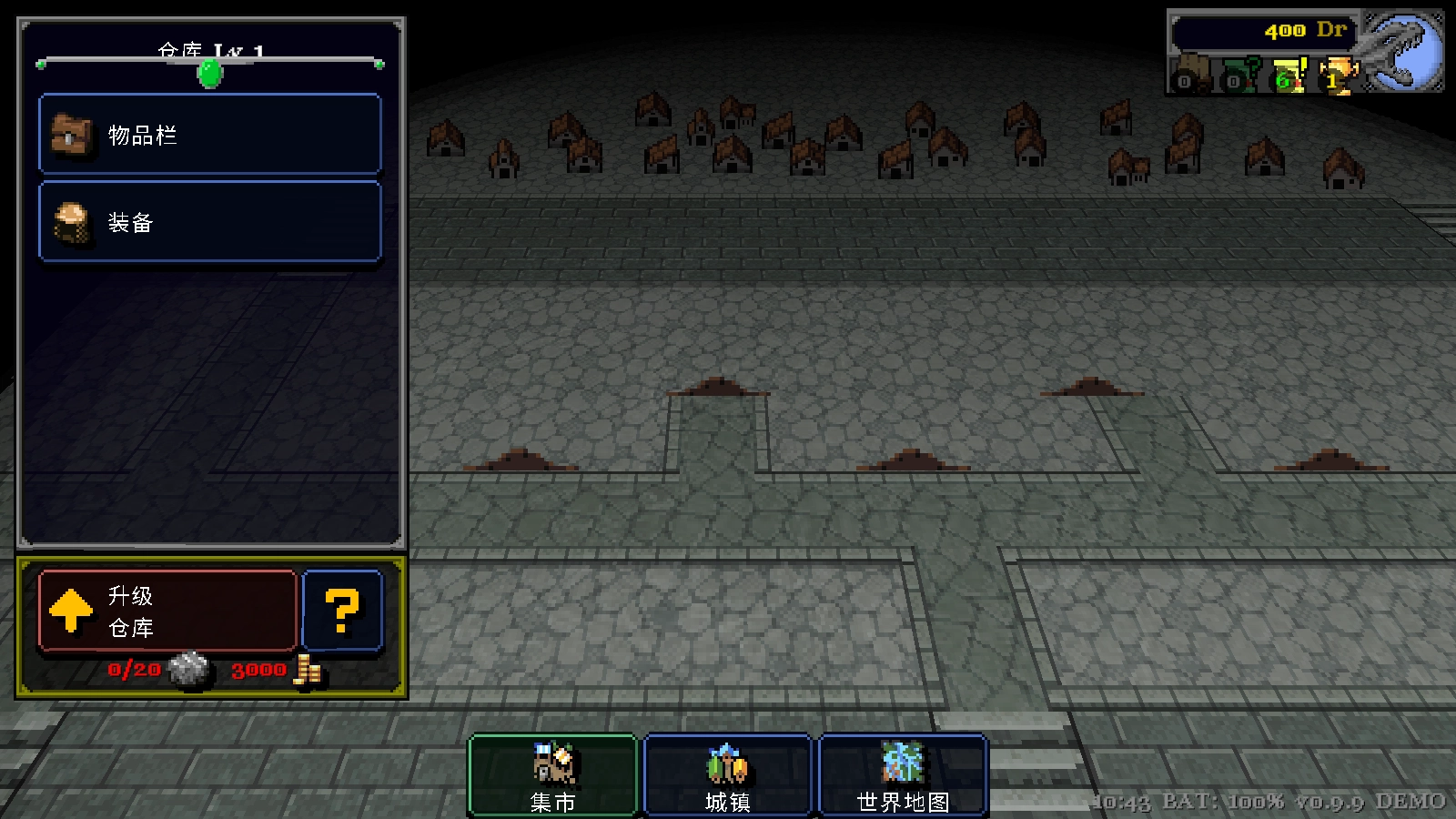Switch to the 城镇 town view
The image size is (1456, 819).
pyautogui.click(x=727, y=775)
